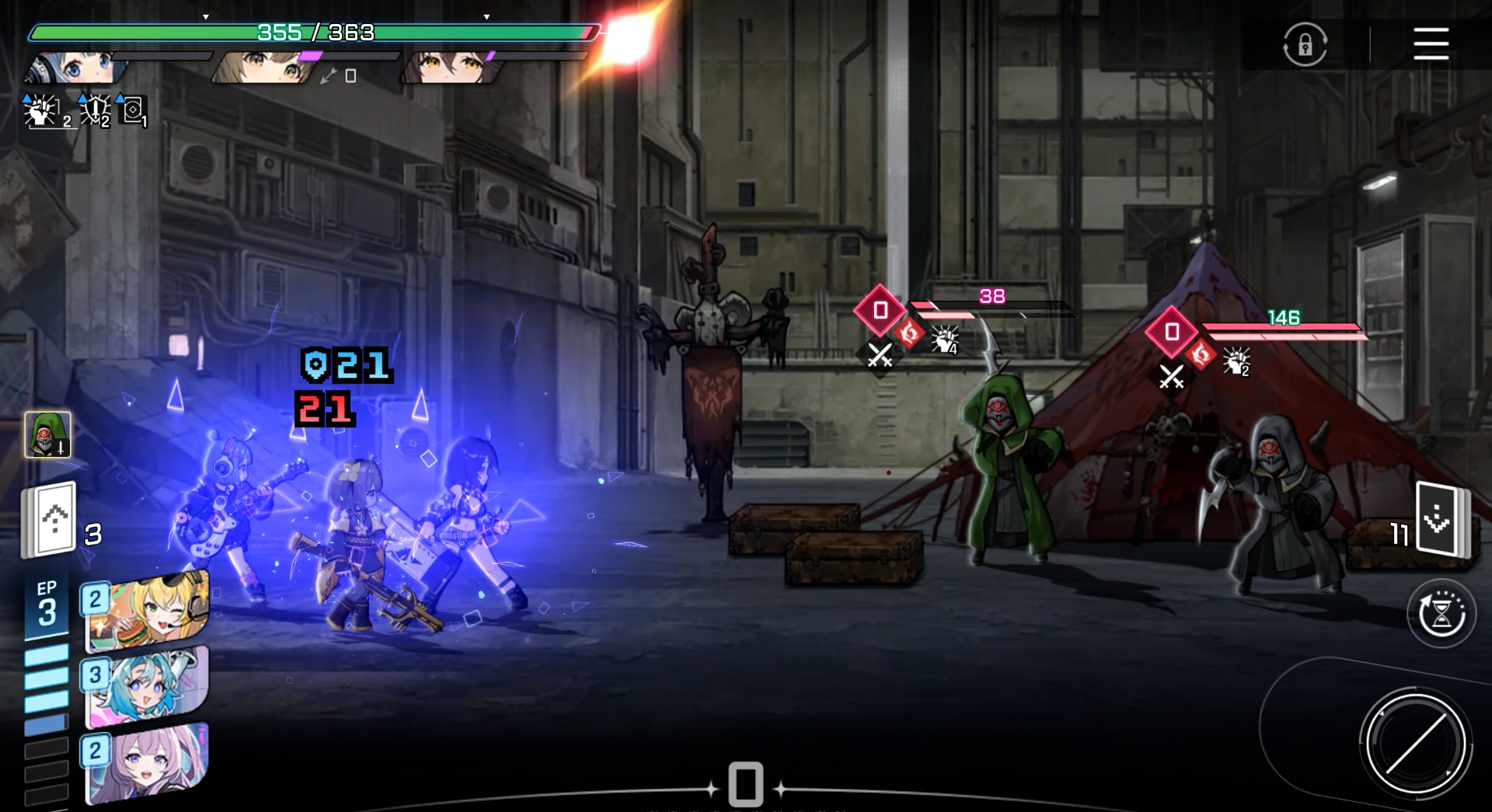
Task: Select the green hooded enemy portrait icon
Action: [47, 434]
